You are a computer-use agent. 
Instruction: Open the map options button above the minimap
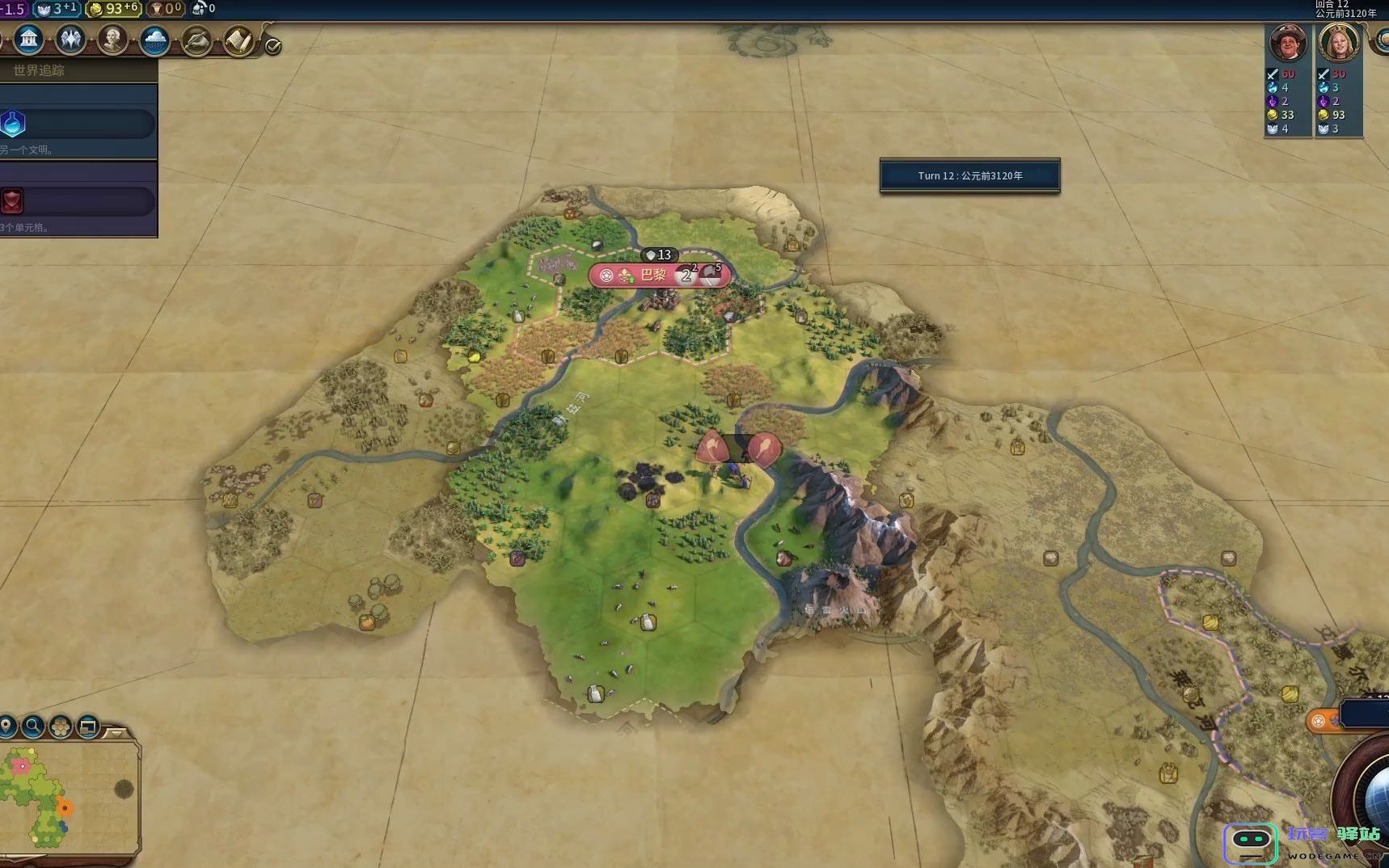click(88, 727)
